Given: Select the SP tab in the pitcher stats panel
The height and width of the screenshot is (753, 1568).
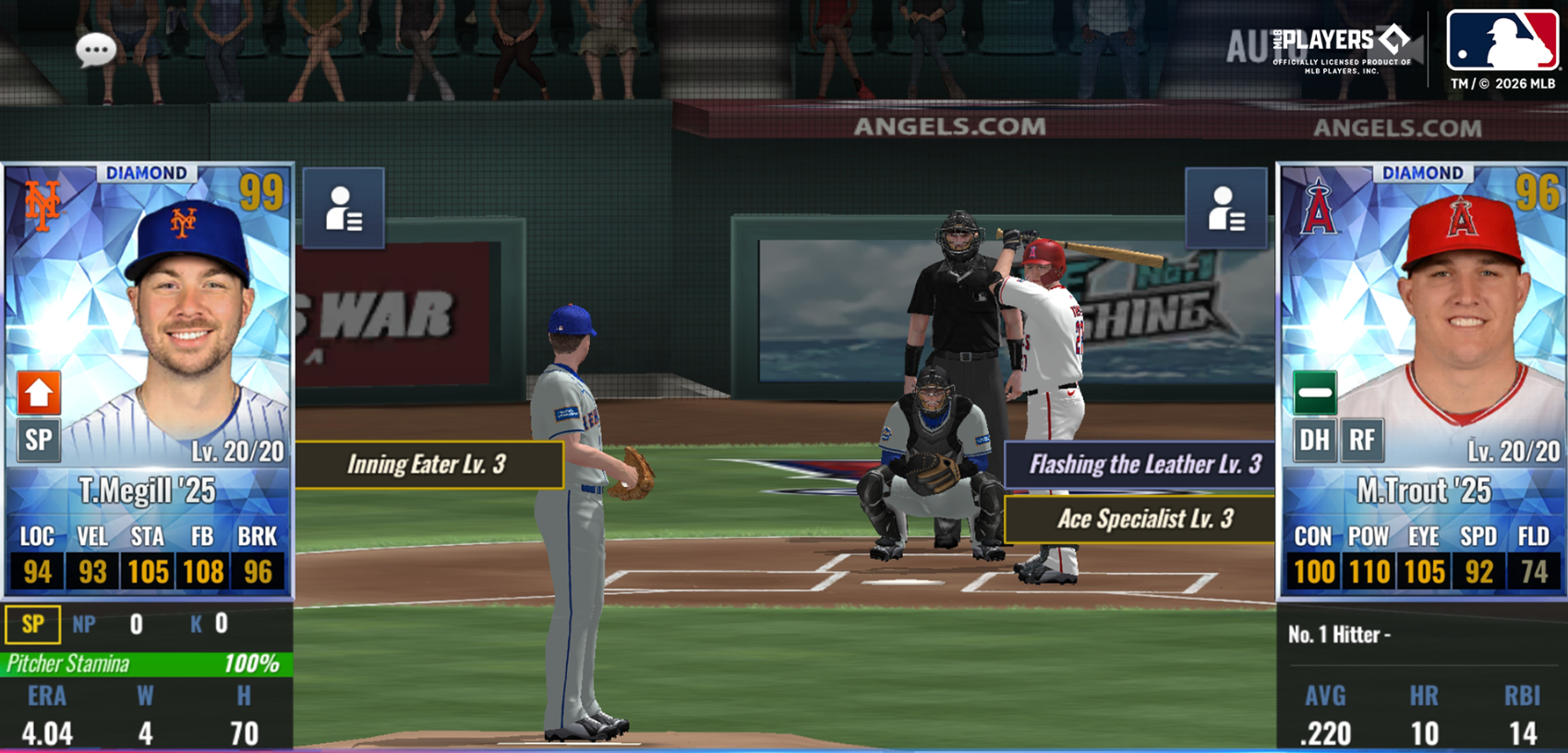Looking at the screenshot, I should pyautogui.click(x=32, y=624).
